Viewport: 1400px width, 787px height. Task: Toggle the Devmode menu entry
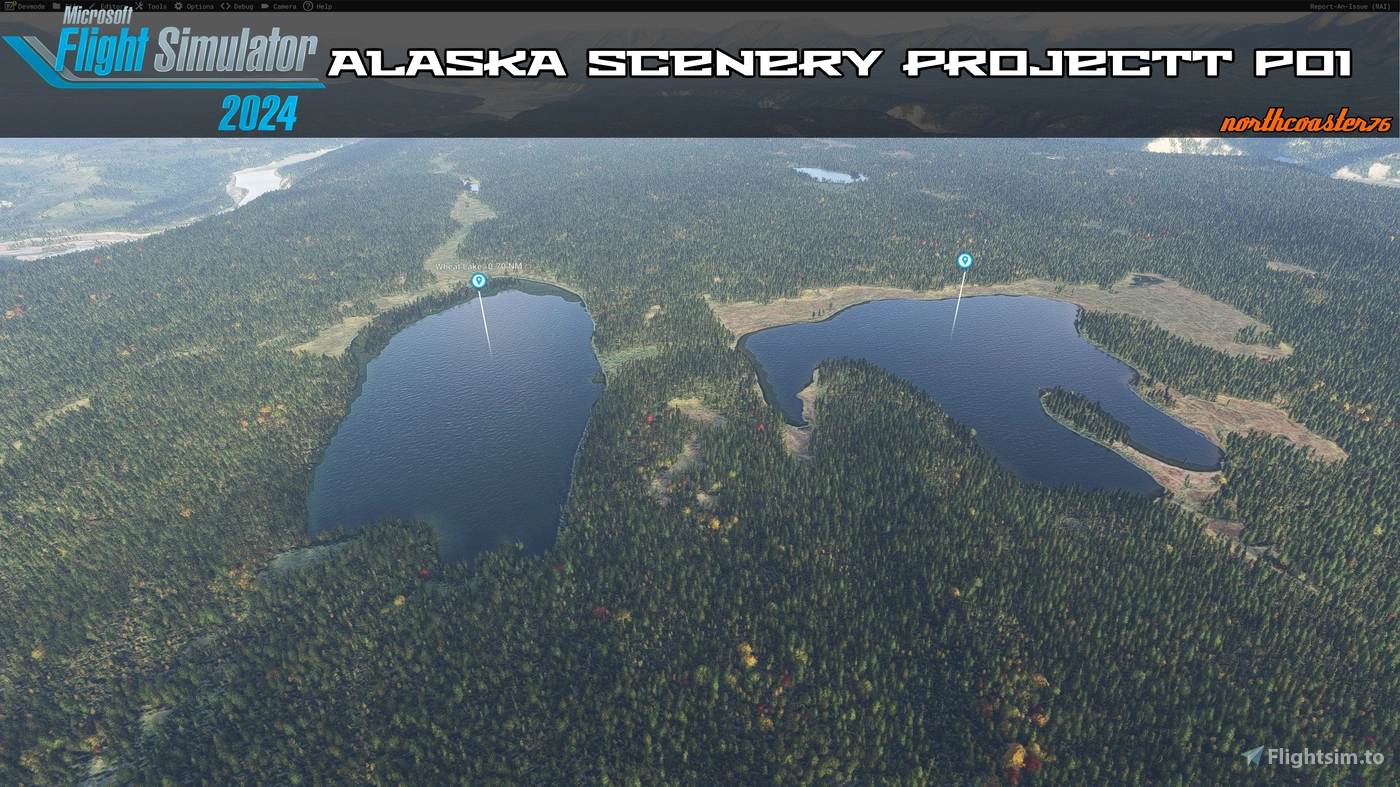31,6
